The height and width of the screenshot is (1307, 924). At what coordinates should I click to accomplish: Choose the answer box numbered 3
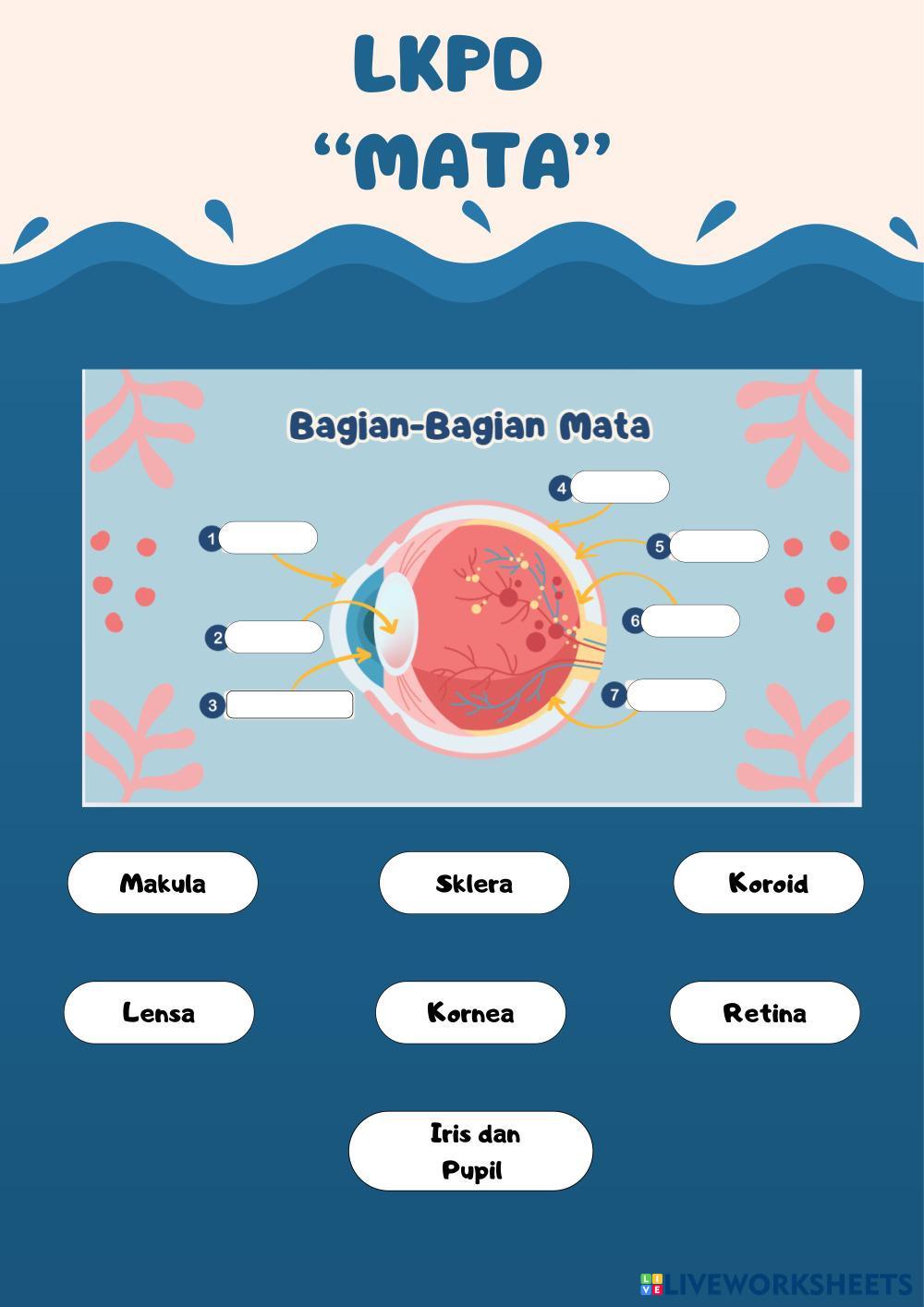(x=289, y=704)
